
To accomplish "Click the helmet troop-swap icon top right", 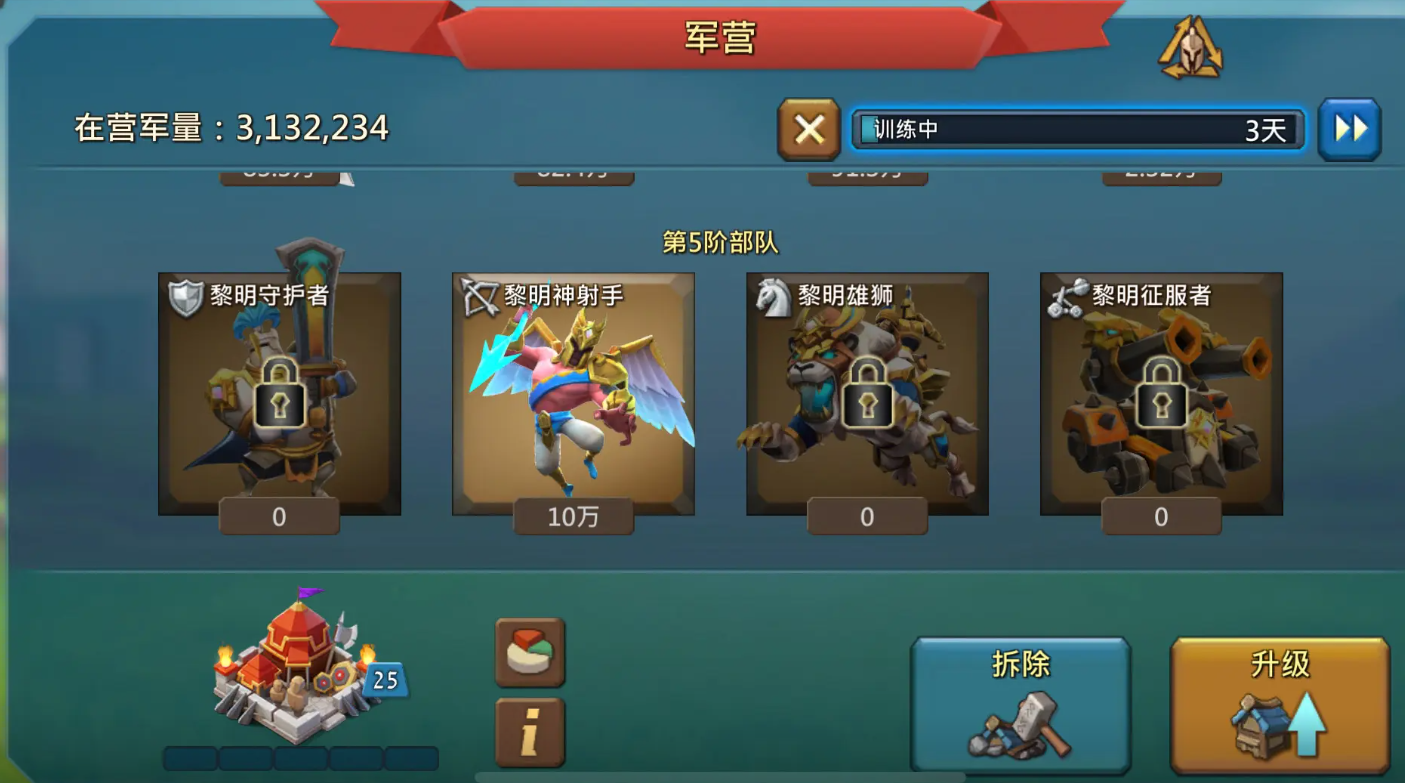I will point(1188,45).
